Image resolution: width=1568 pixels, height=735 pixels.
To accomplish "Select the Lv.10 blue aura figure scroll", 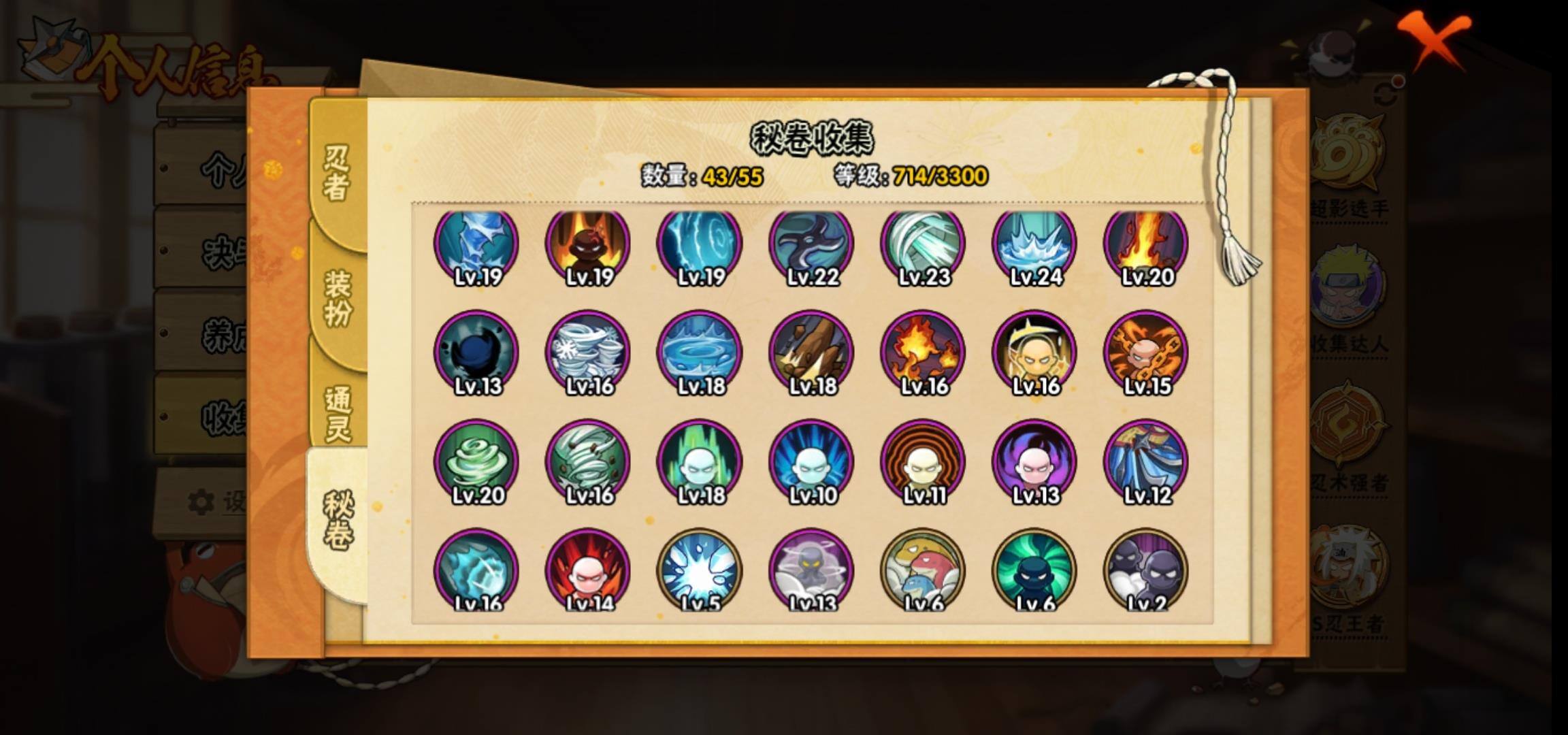I will point(811,461).
